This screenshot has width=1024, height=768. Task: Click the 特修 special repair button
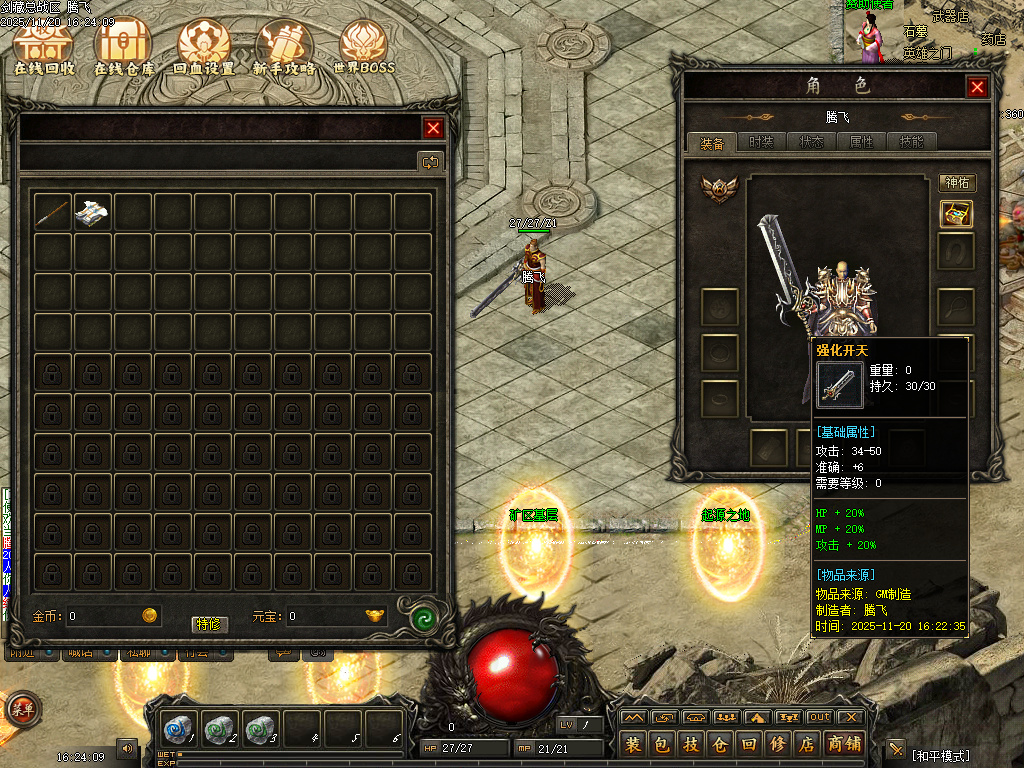point(210,624)
